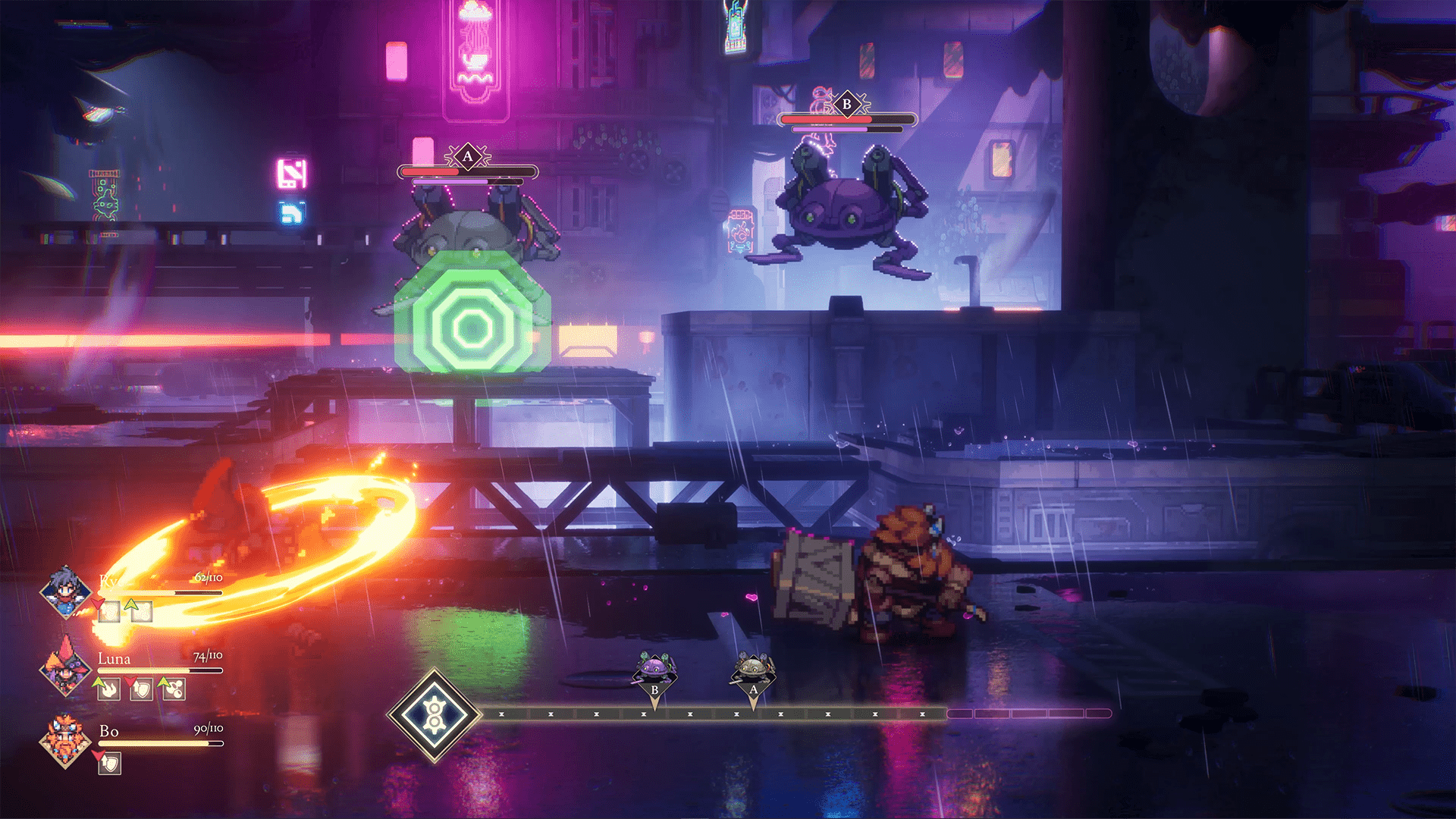1456x819 pixels.
Task: Inspect Luna's bubbles buff icon
Action: click(174, 689)
